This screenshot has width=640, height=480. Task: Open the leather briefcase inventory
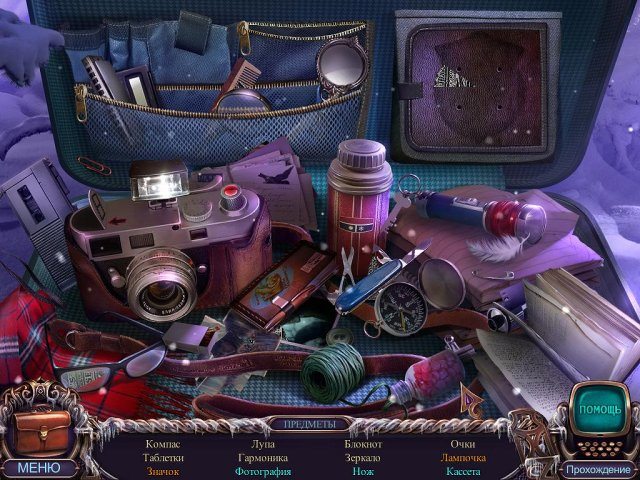tap(40, 431)
